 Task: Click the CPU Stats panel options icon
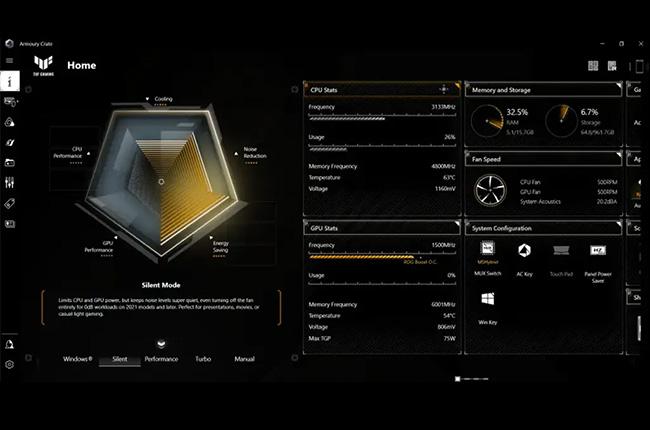[446, 90]
